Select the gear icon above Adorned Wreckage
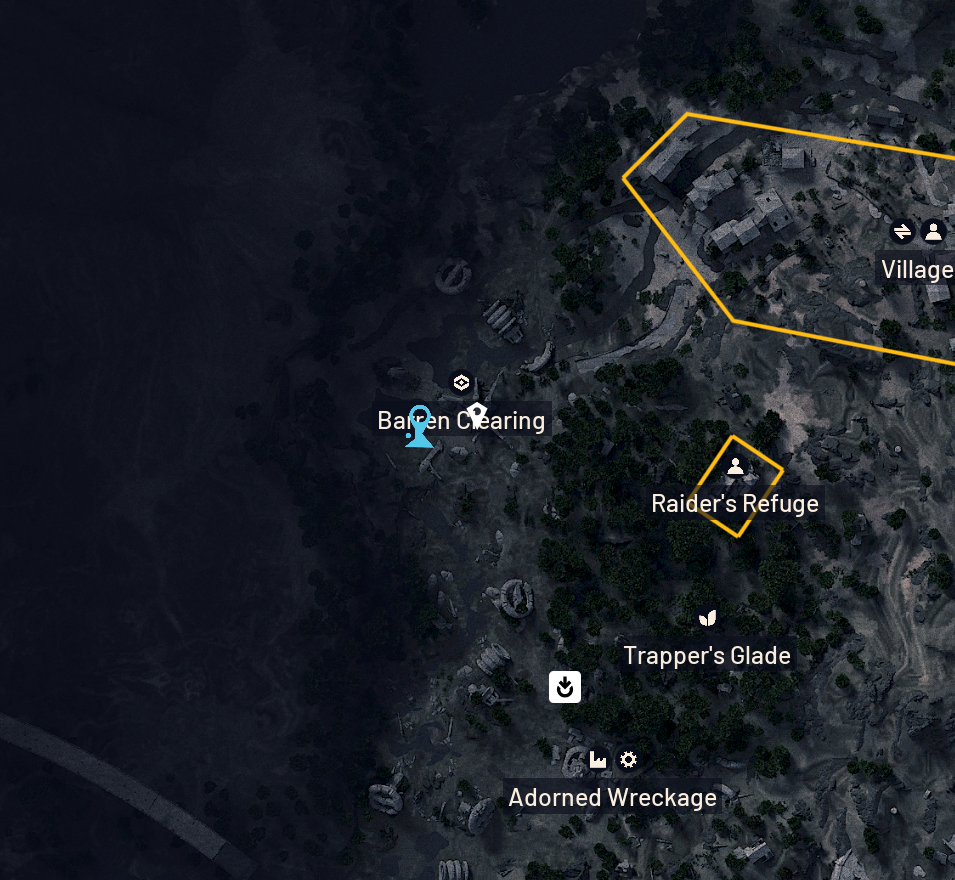 [628, 760]
